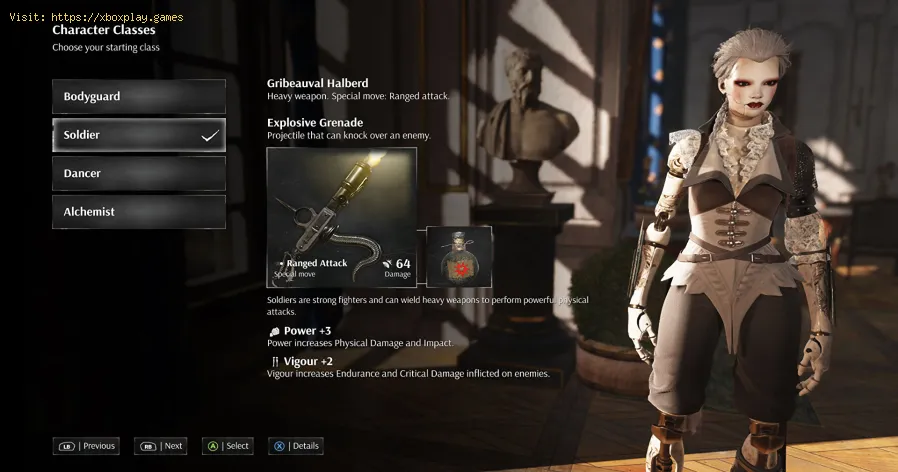This screenshot has height=472, width=898.
Task: Advance with the Next button
Action: point(163,446)
